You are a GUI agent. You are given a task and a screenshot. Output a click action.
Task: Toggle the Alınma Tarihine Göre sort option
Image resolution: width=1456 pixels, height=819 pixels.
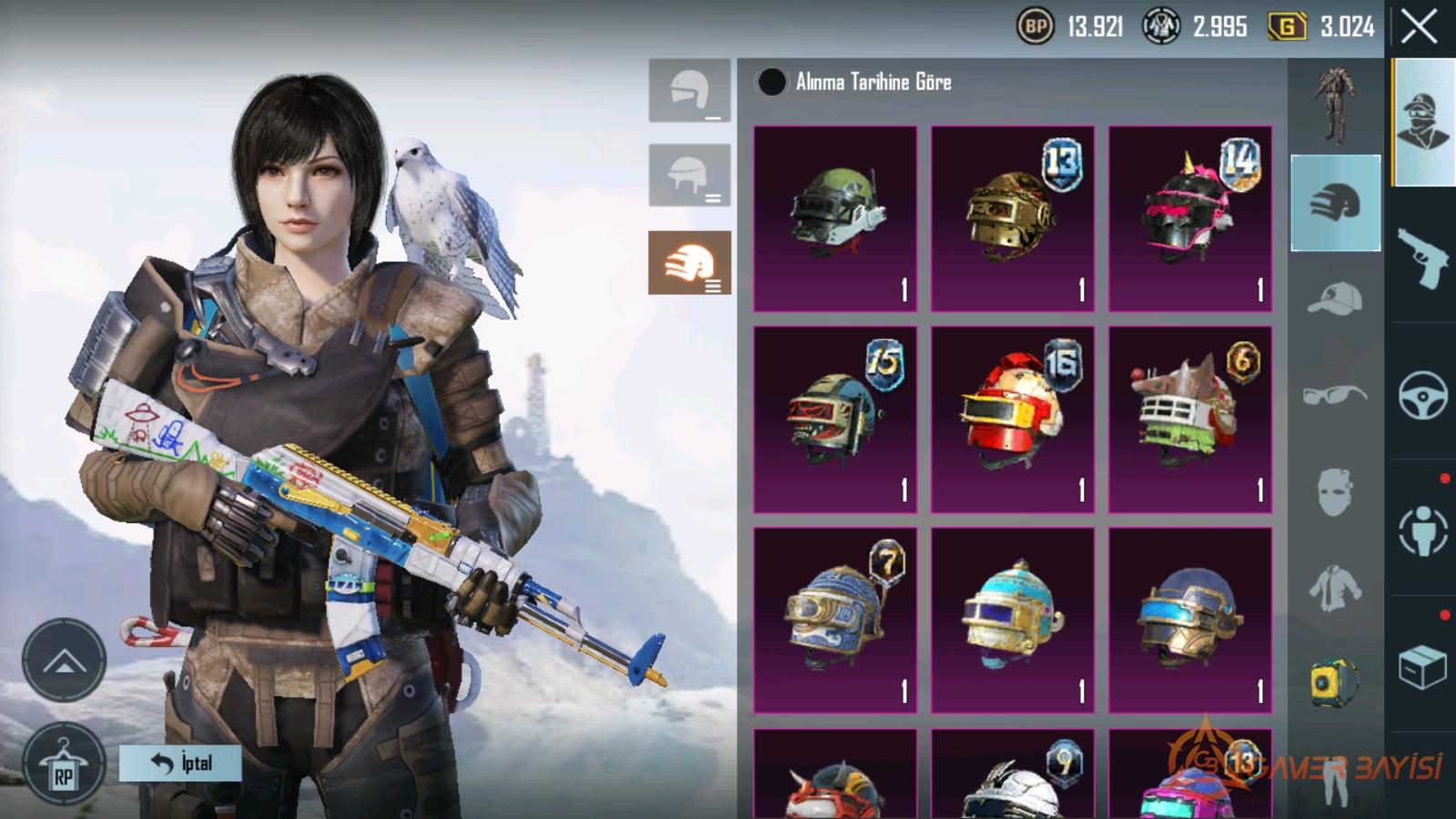(772, 82)
